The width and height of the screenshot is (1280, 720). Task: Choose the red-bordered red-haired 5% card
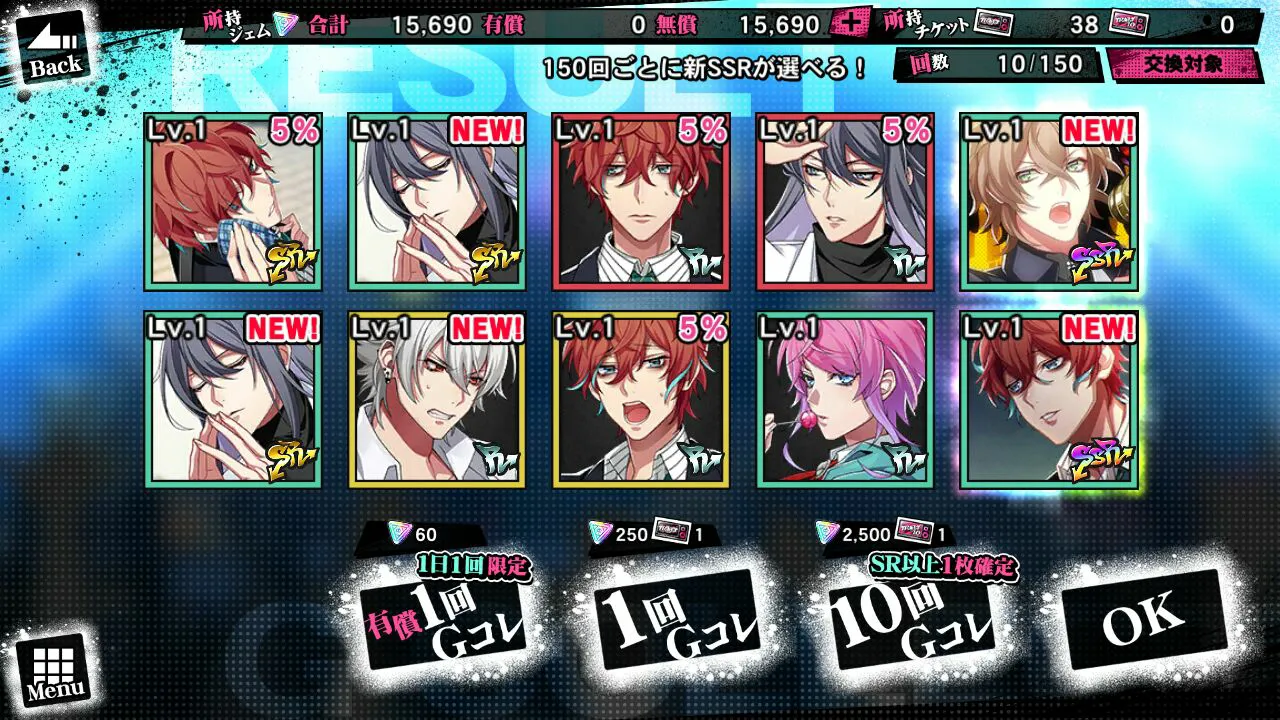641,202
